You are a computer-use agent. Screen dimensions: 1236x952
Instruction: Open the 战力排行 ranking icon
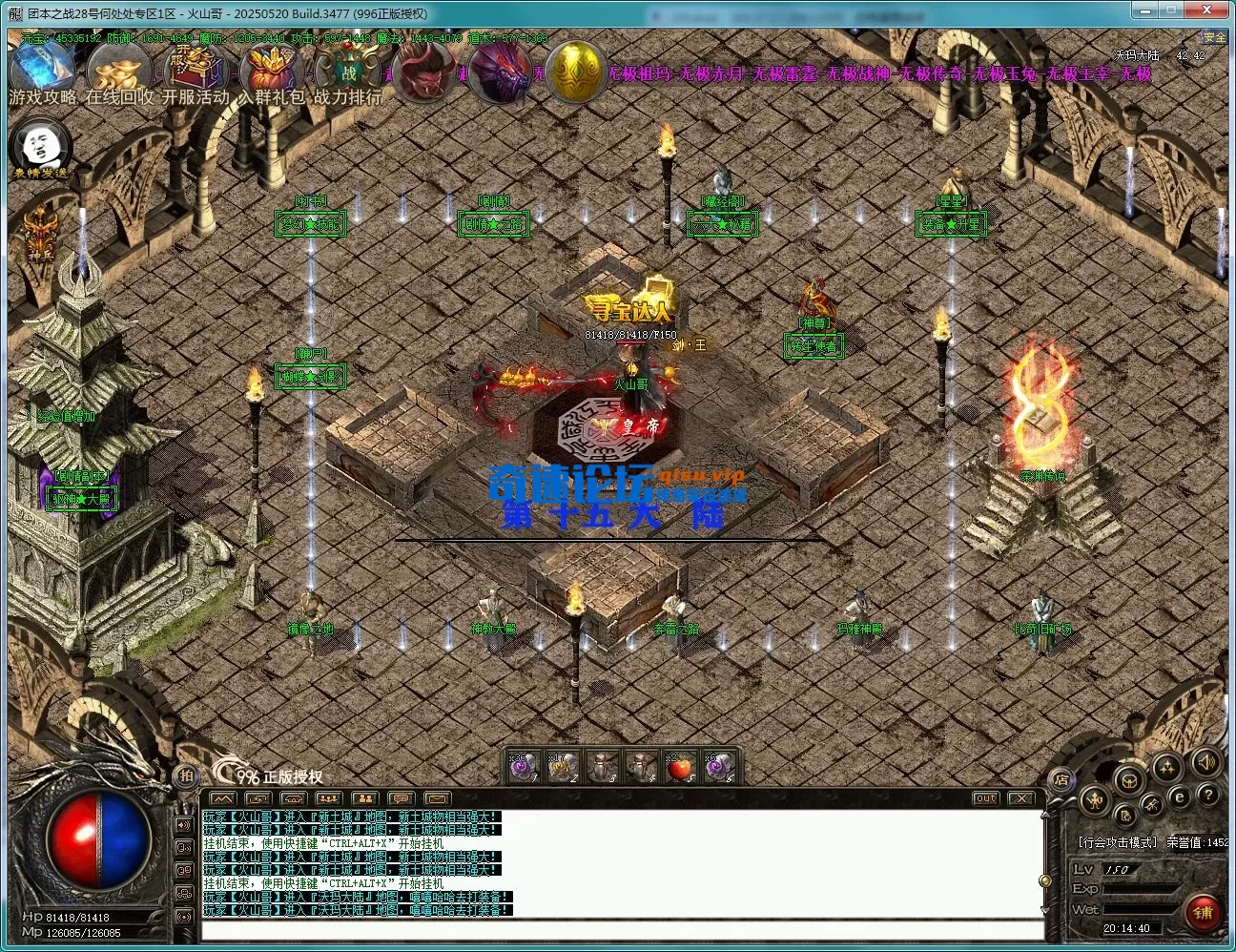pyautogui.click(x=345, y=69)
